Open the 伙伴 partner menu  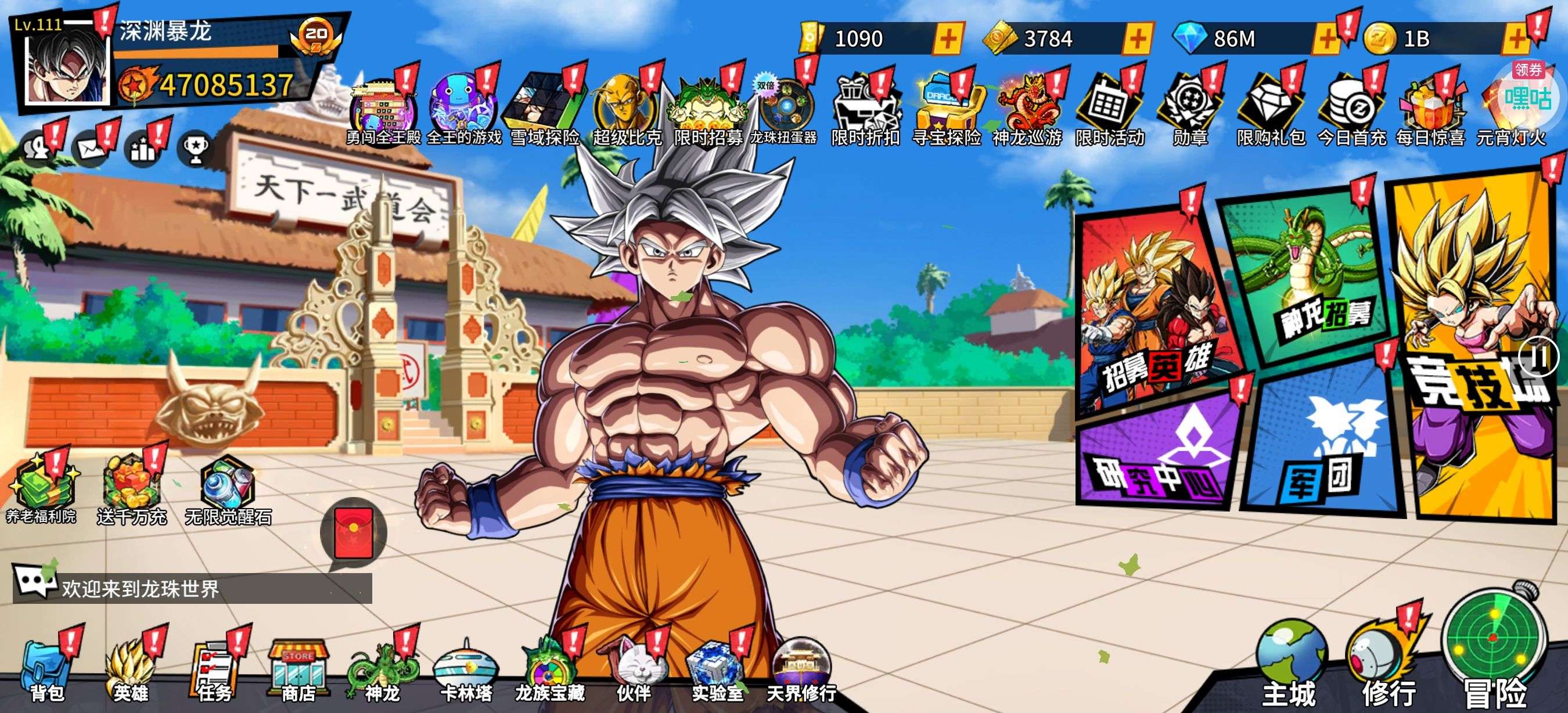coord(634,671)
